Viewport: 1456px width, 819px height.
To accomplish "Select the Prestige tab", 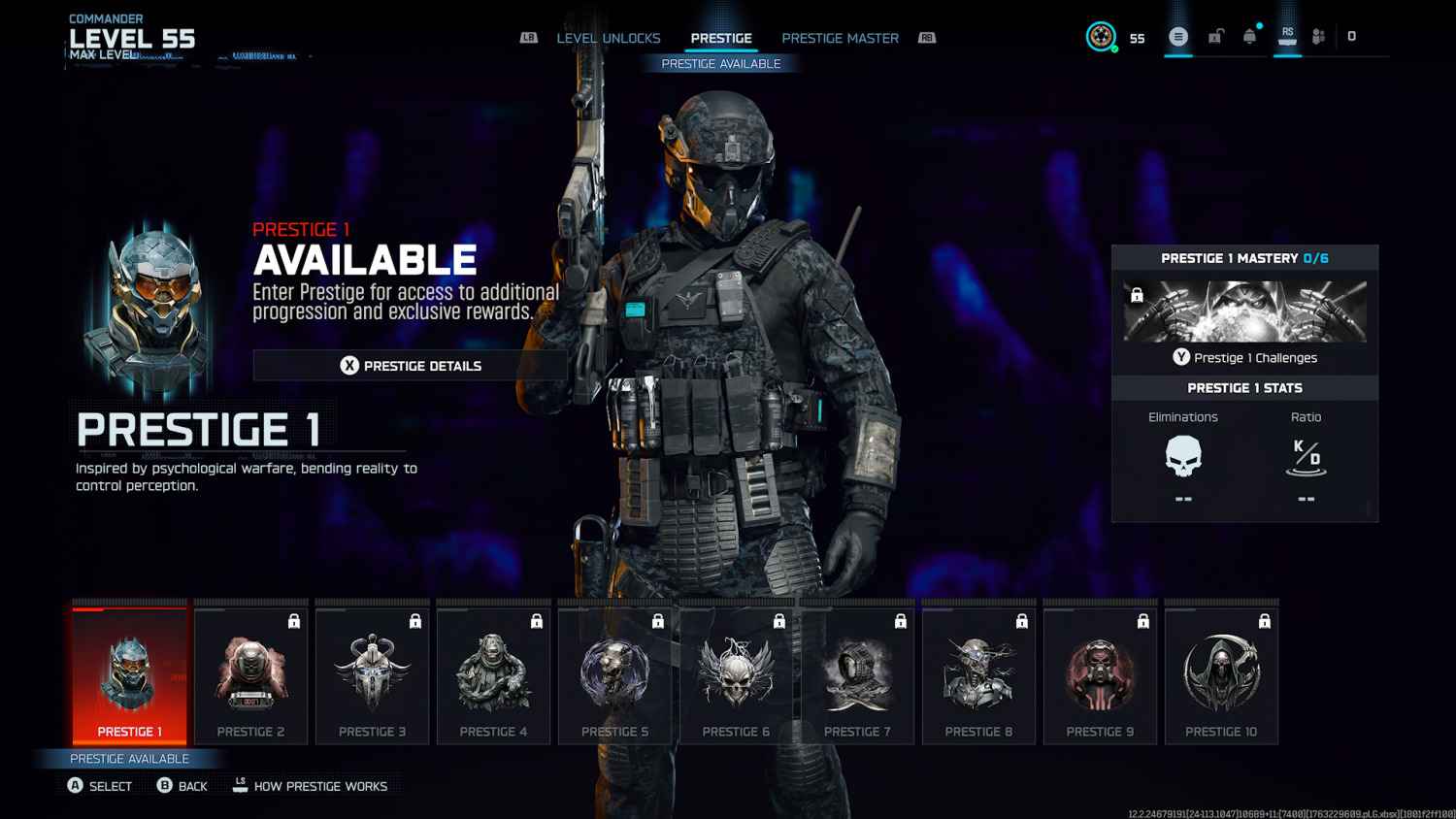I will [721, 39].
